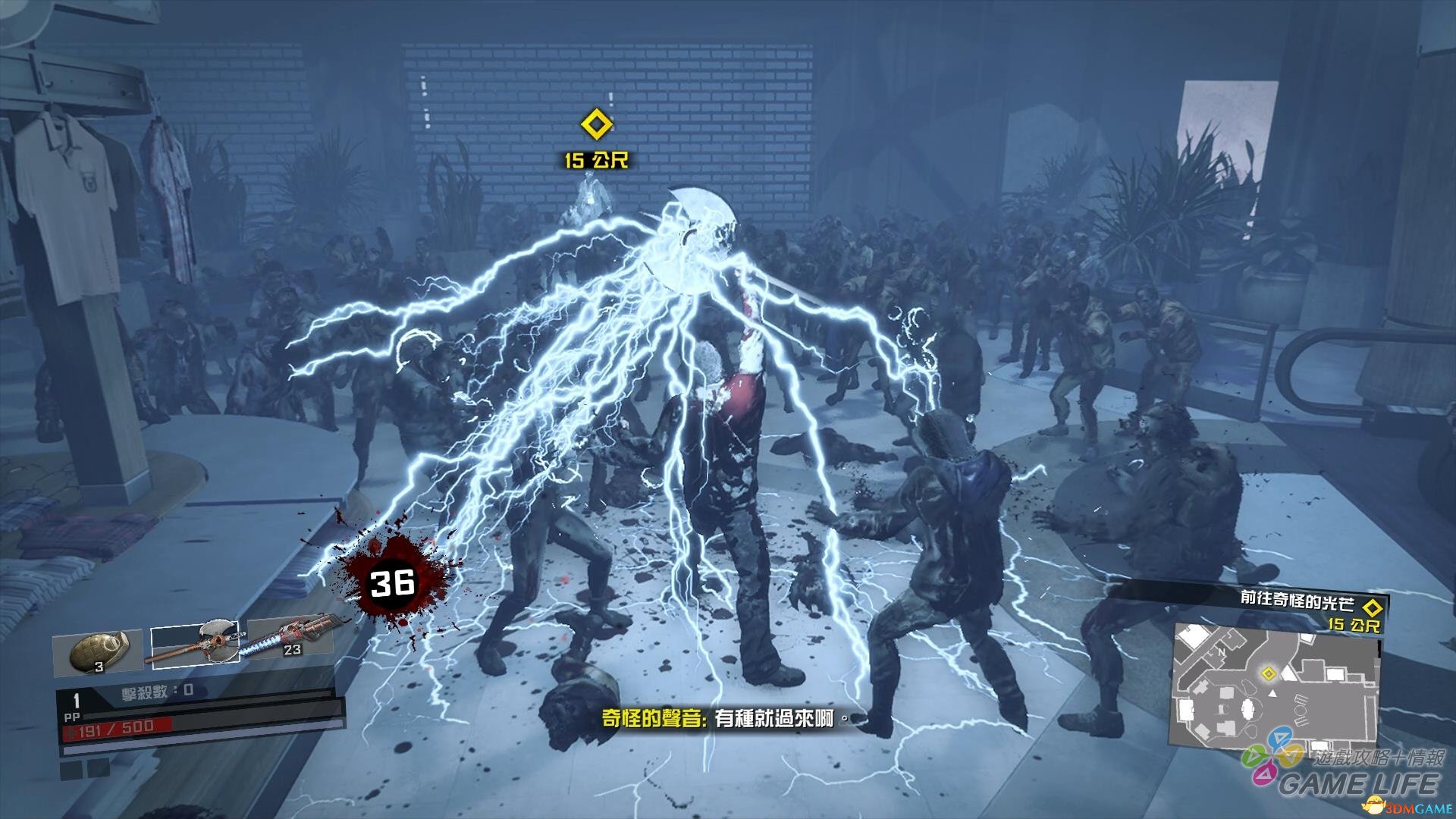Click the white player arrow on the minimap

(x=1273, y=692)
